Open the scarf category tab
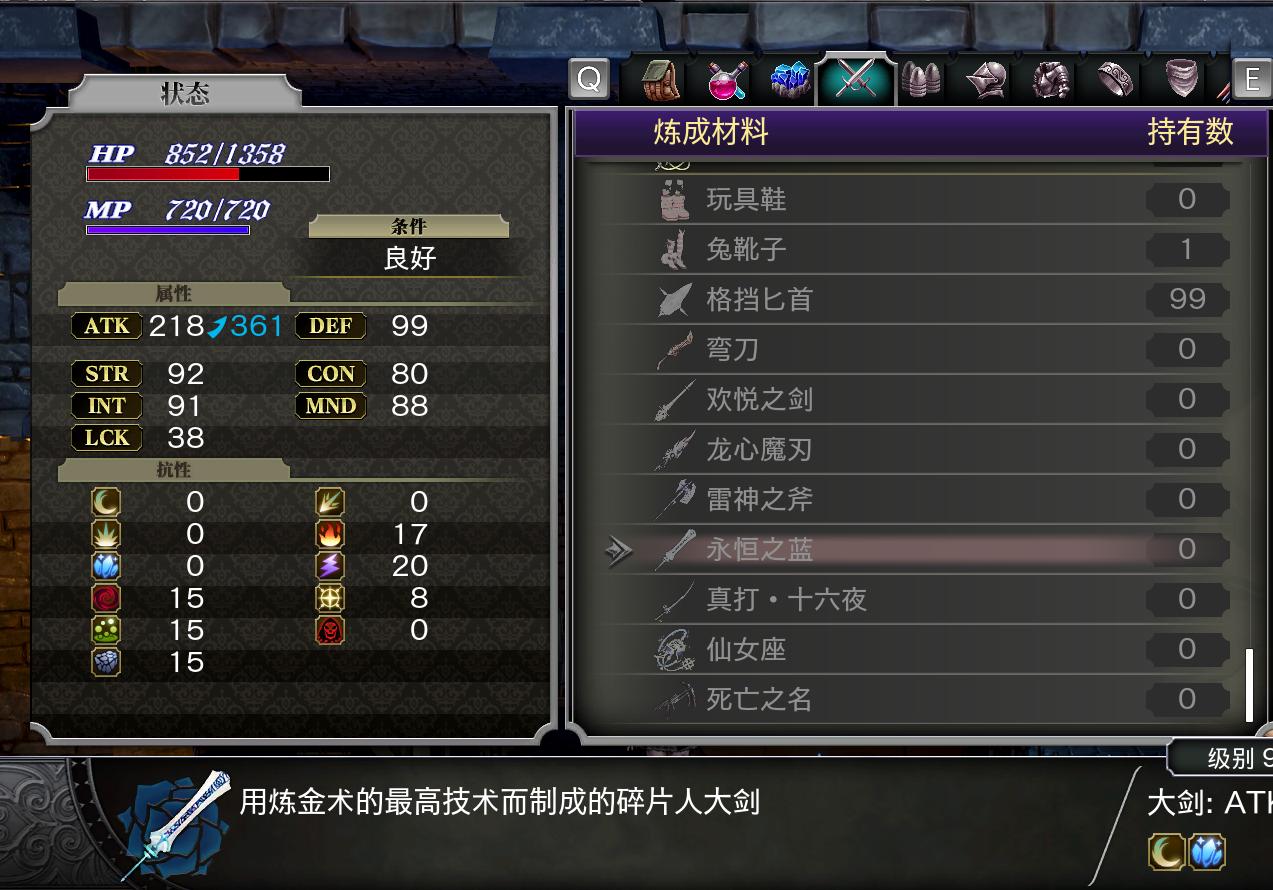This screenshot has height=890, width=1273. 1181,80
